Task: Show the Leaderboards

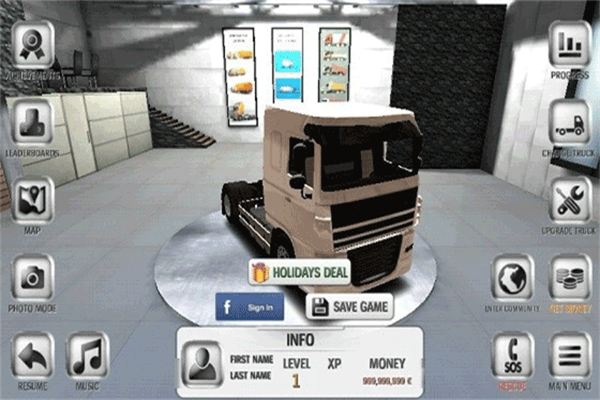Action: click(34, 122)
